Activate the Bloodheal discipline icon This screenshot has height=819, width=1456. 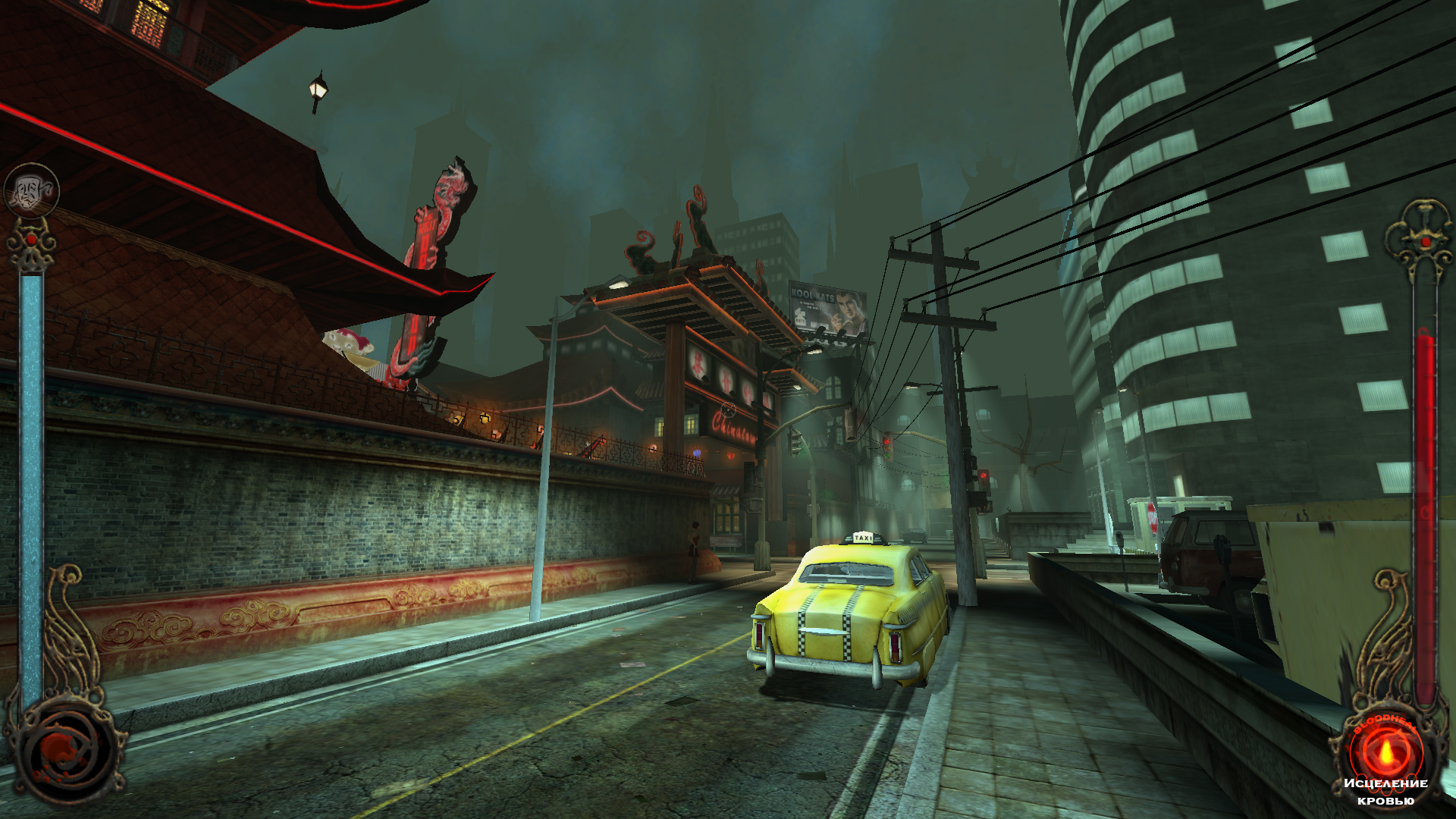pyautogui.click(x=1385, y=752)
